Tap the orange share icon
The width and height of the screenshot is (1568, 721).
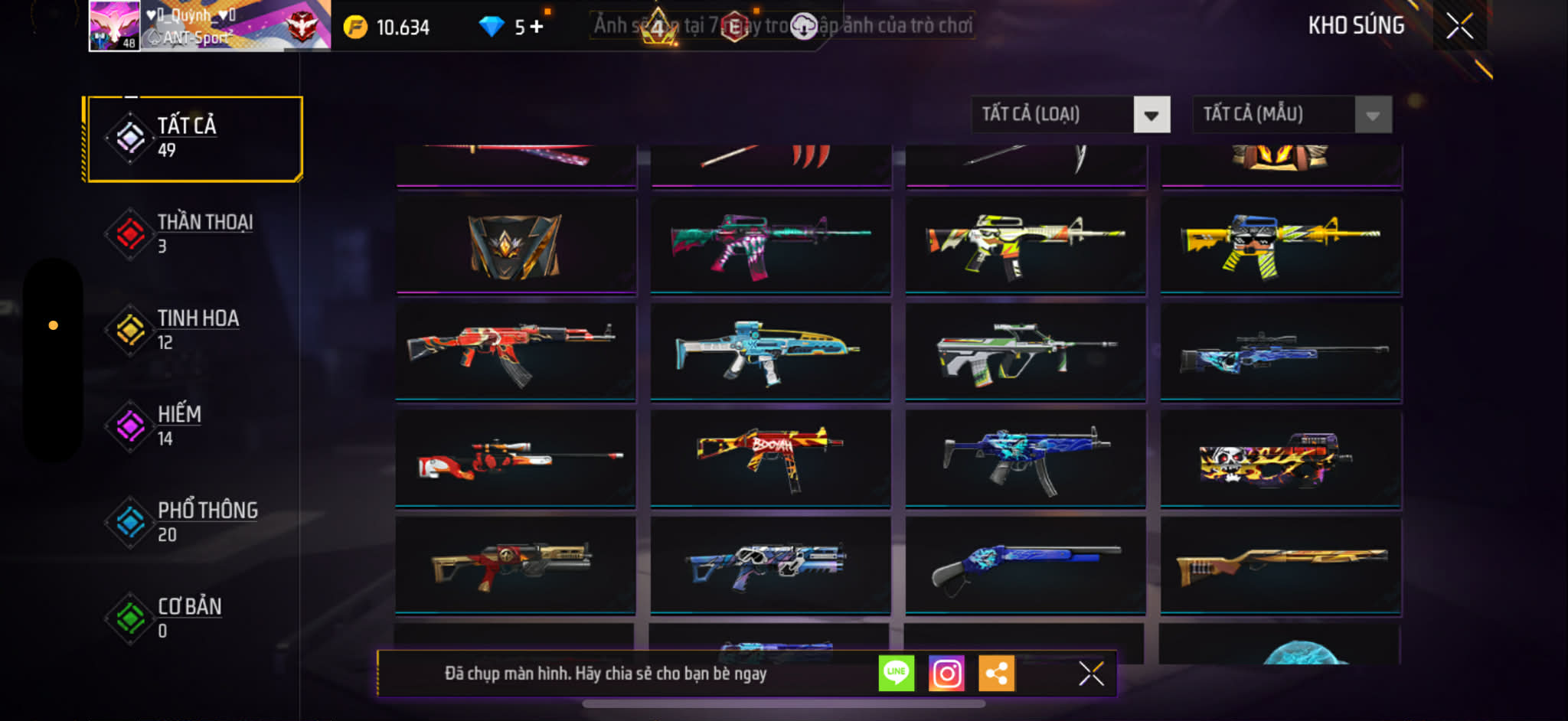pyautogui.click(x=996, y=674)
